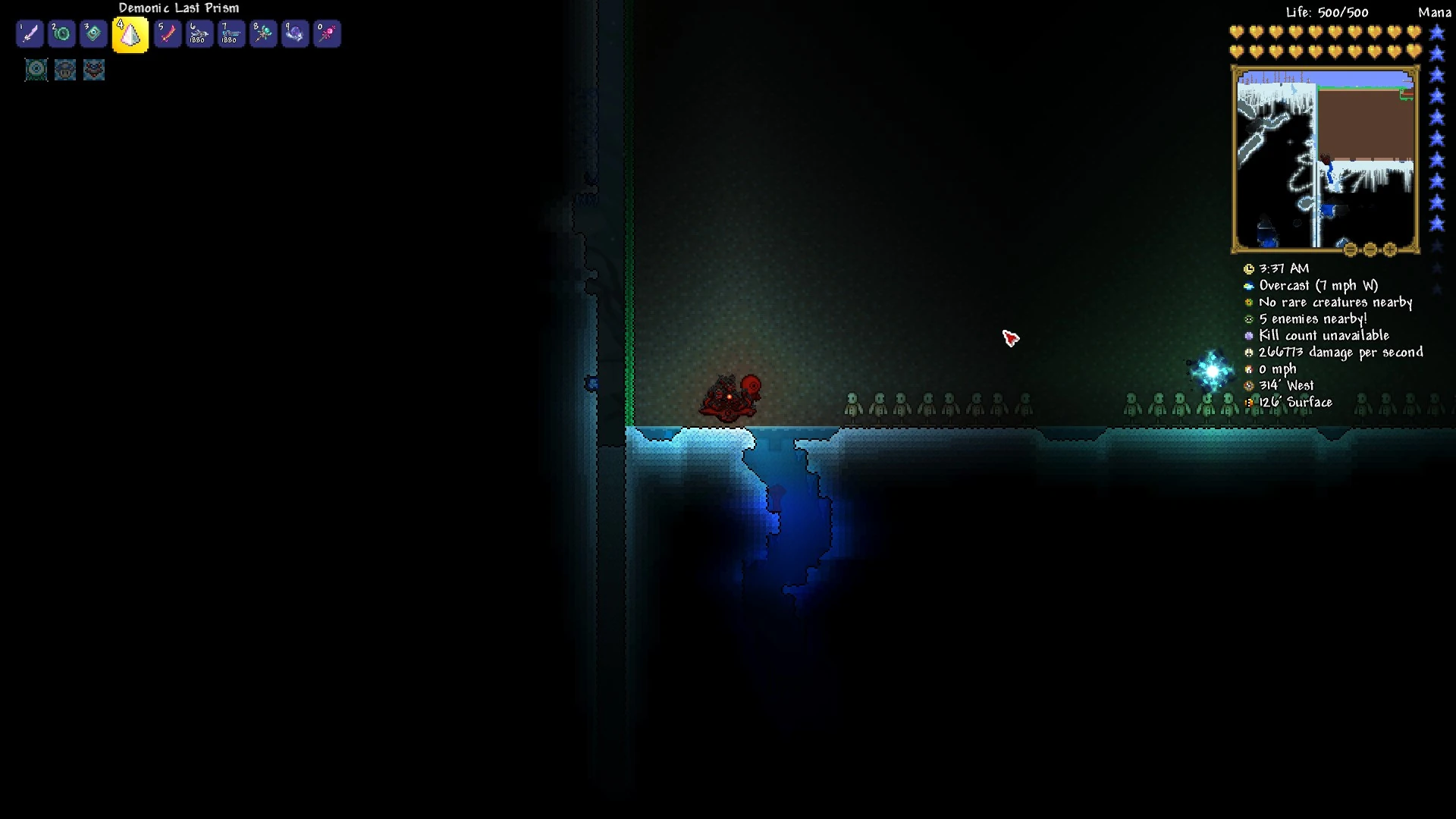The height and width of the screenshot is (819, 1456).
Task: Zoom out the minimap
Action: coord(1370,249)
